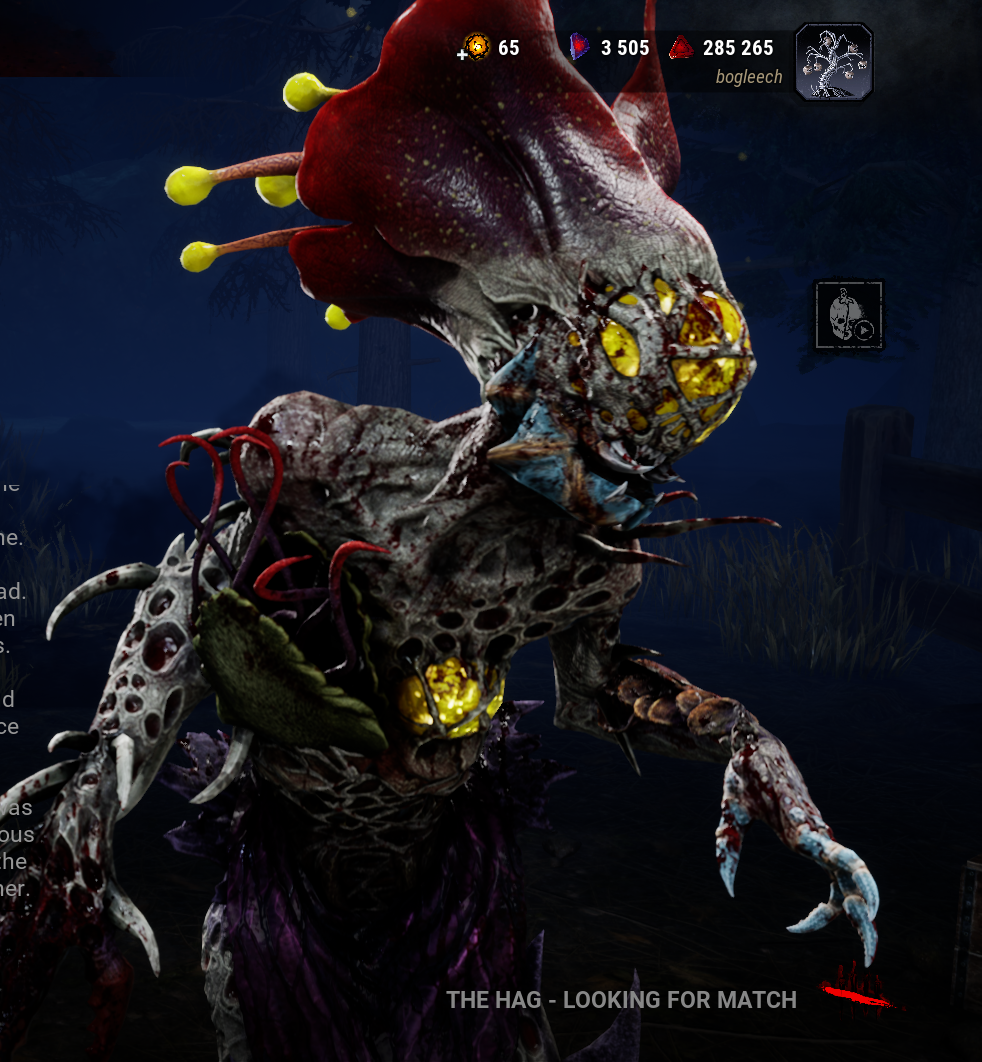Open bogleech's skull tree profile avatar

coord(834,62)
